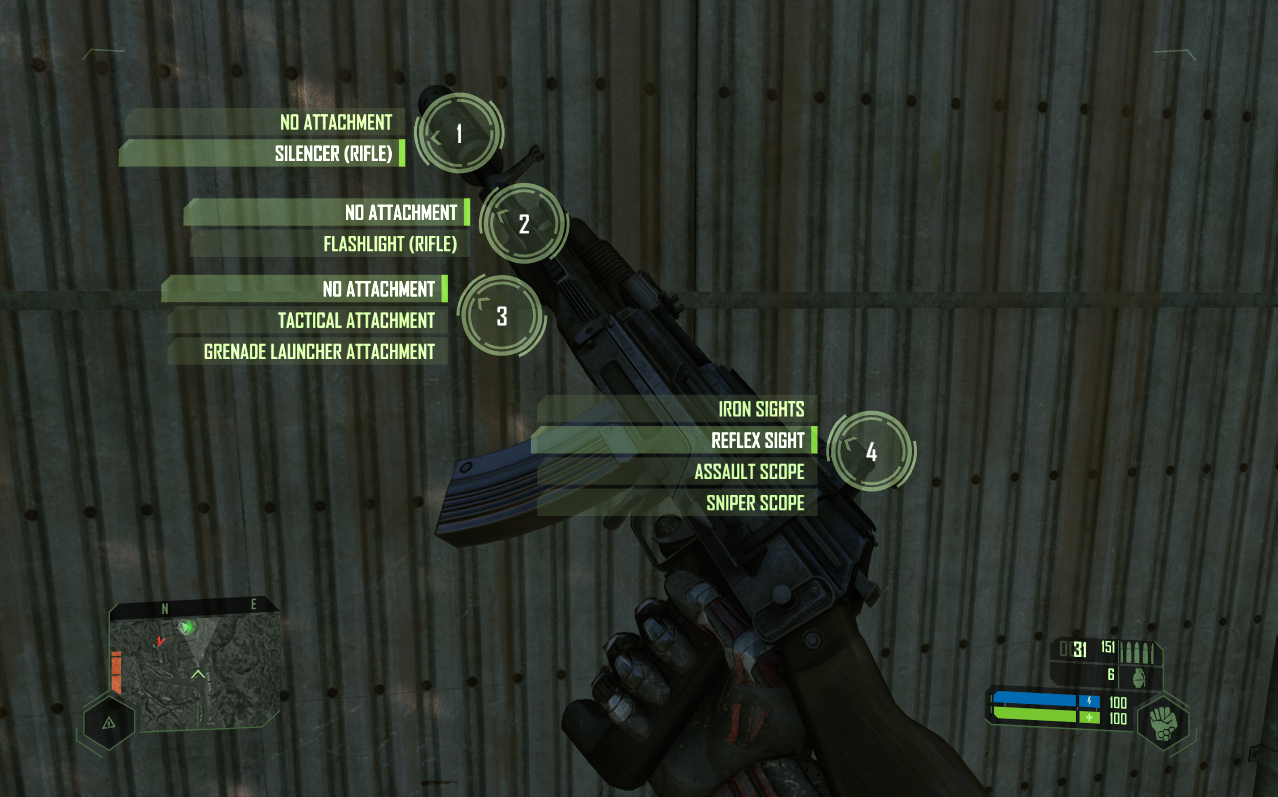This screenshot has width=1278, height=797.
Task: Choose No Attachment above Silencer (Rifle)
Action: pyautogui.click(x=336, y=122)
